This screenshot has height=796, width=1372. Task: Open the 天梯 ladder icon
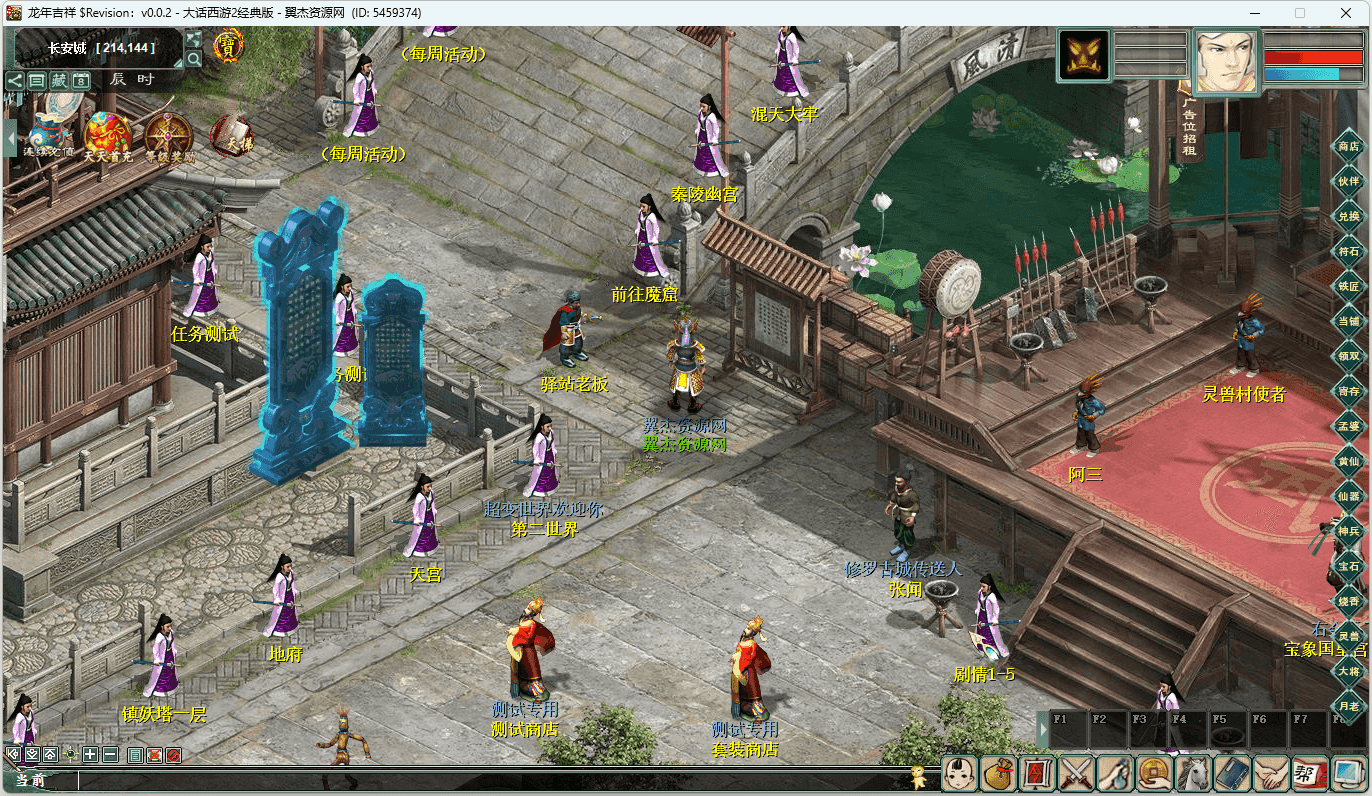[232, 137]
